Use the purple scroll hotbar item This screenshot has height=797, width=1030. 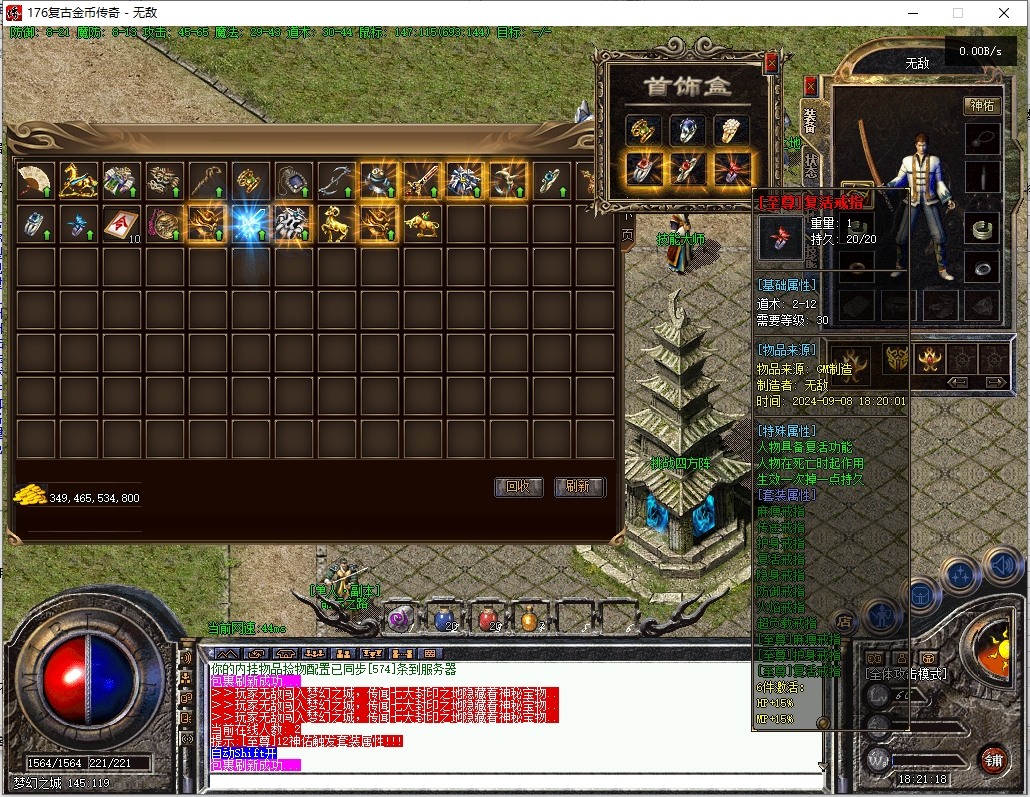[400, 620]
